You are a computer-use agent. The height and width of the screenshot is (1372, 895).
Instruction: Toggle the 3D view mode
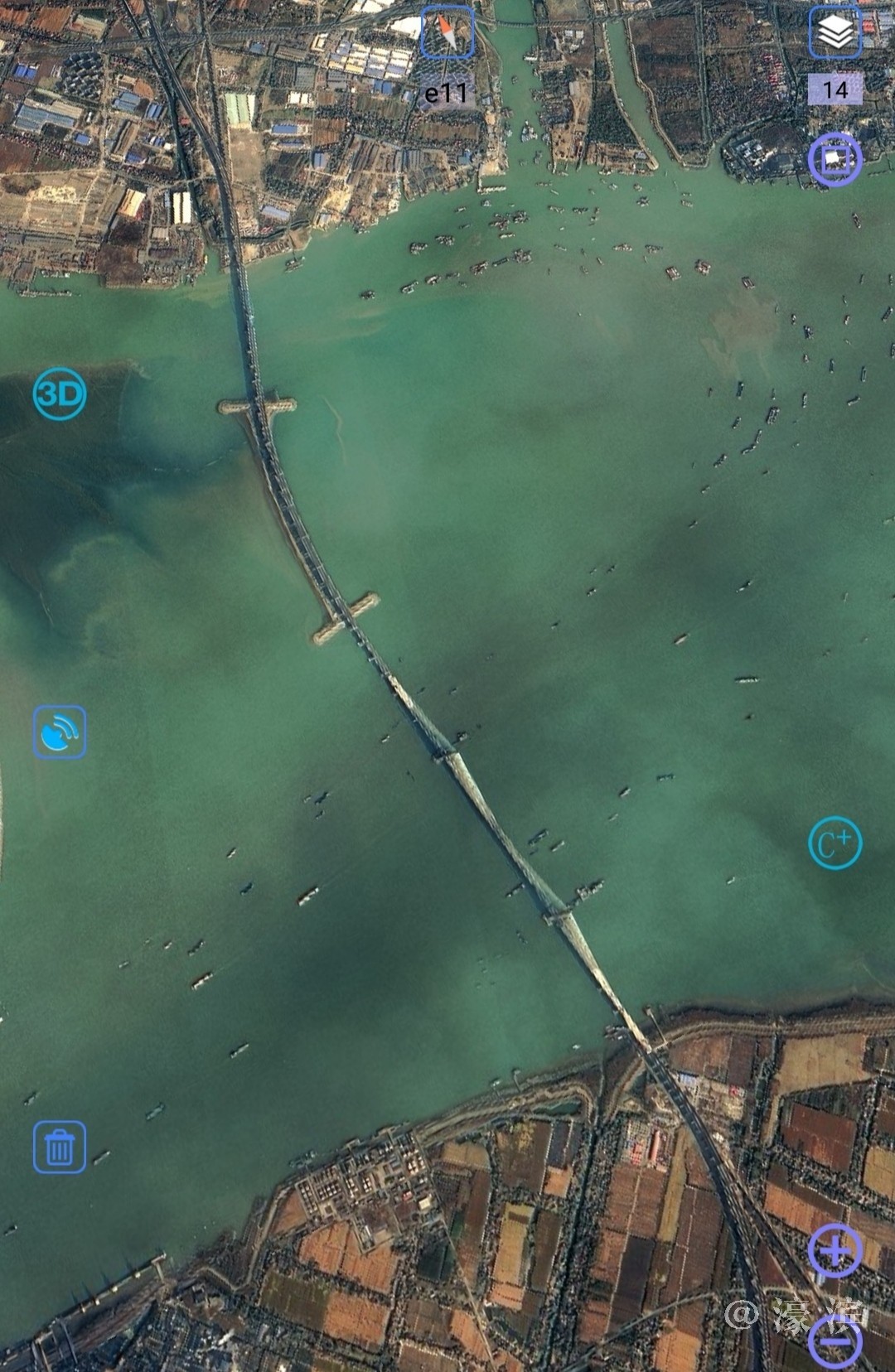60,394
